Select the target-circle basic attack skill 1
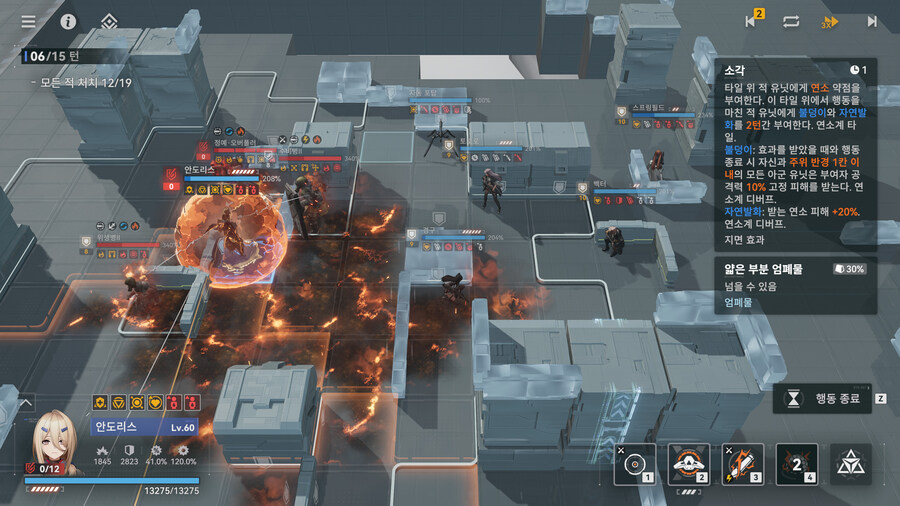 point(634,463)
